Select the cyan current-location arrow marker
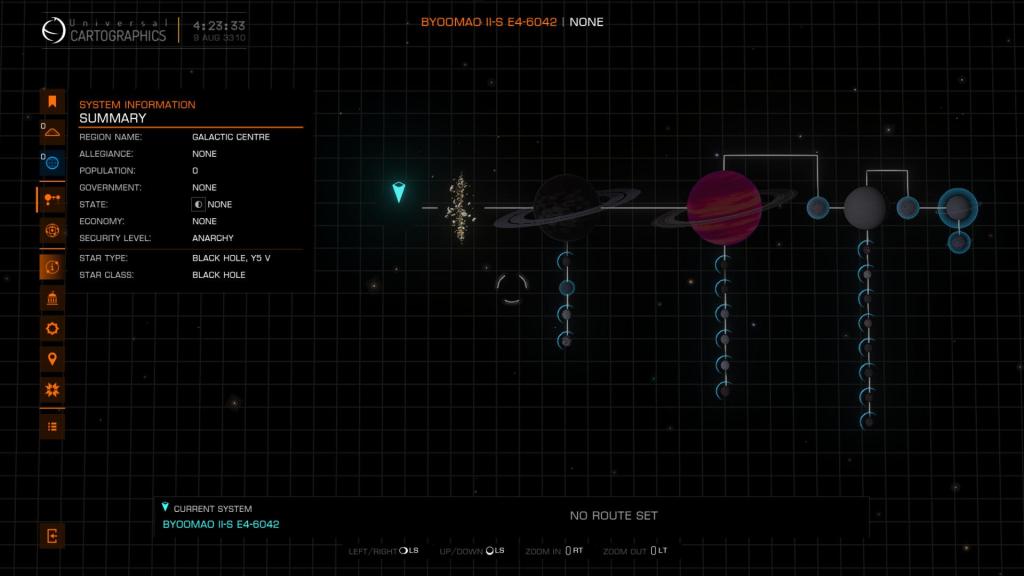The width and height of the screenshot is (1024, 576). [x=399, y=192]
